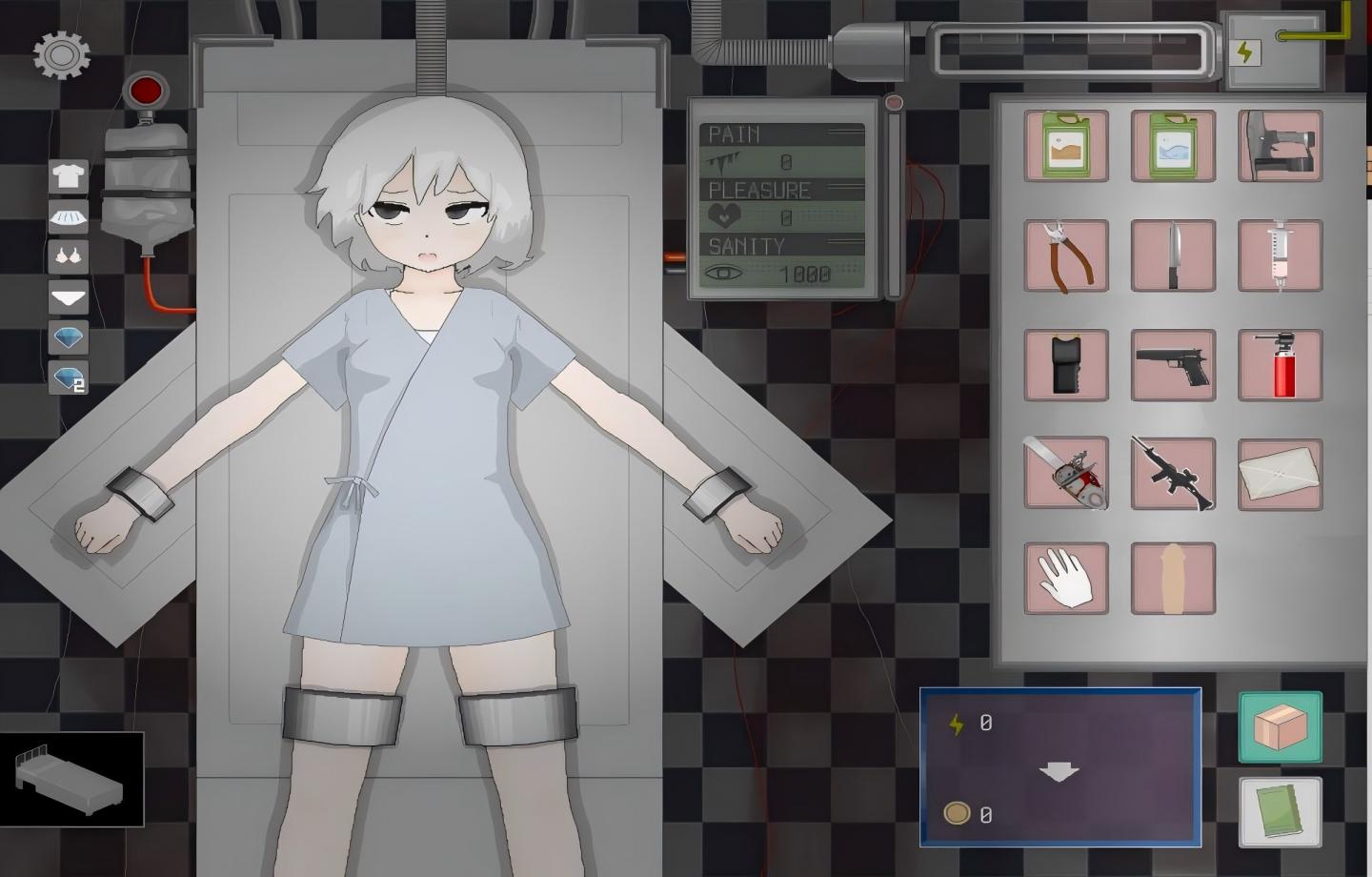The width and height of the screenshot is (1372, 877).
Task: Open the package box panel
Action: (1279, 726)
